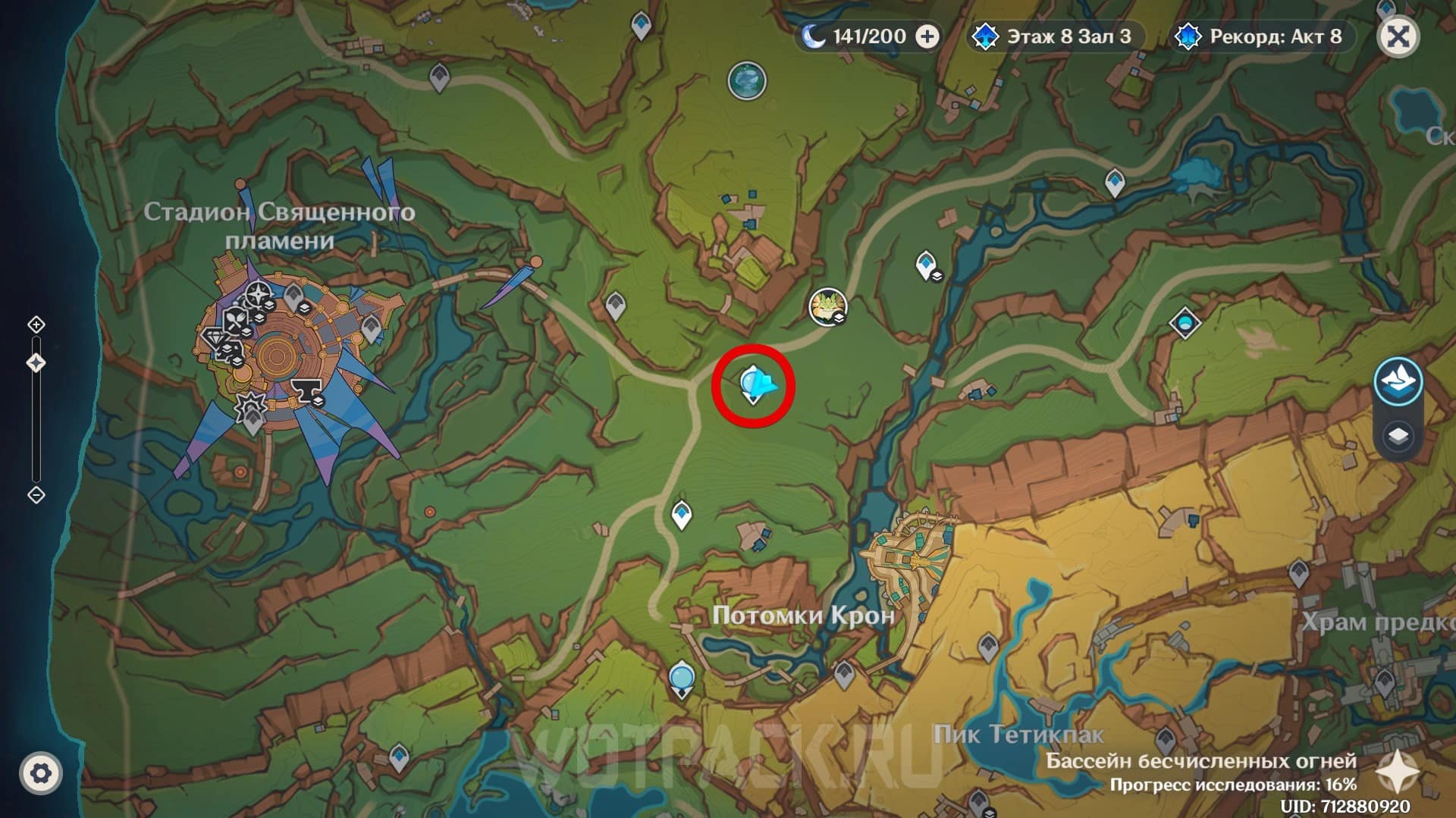Open the custom pin star button
The image size is (1456, 818).
(1394, 772)
